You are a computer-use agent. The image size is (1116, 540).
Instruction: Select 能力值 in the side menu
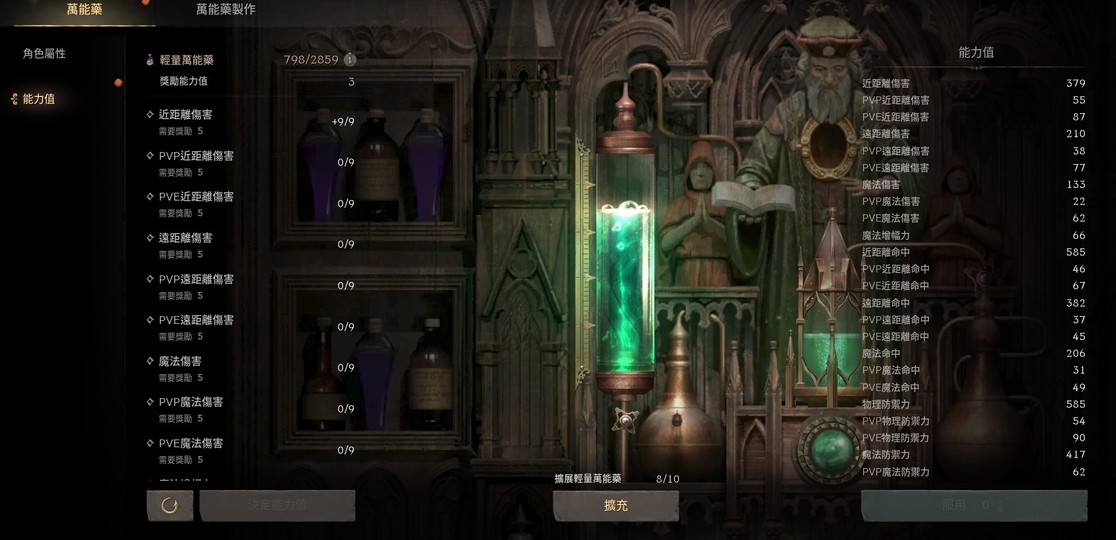pos(39,99)
